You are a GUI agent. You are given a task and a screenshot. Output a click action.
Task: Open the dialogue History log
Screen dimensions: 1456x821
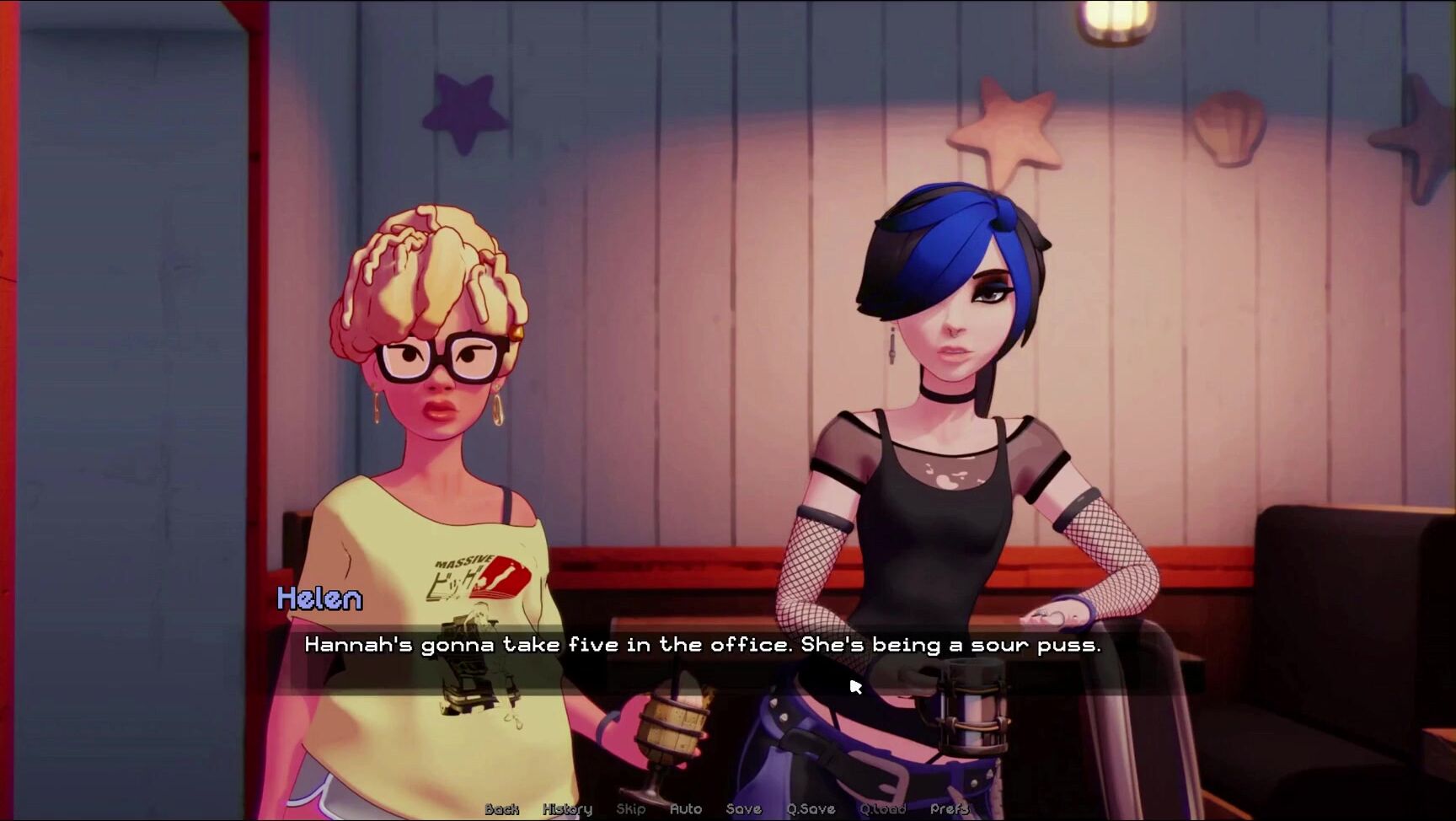coord(567,809)
